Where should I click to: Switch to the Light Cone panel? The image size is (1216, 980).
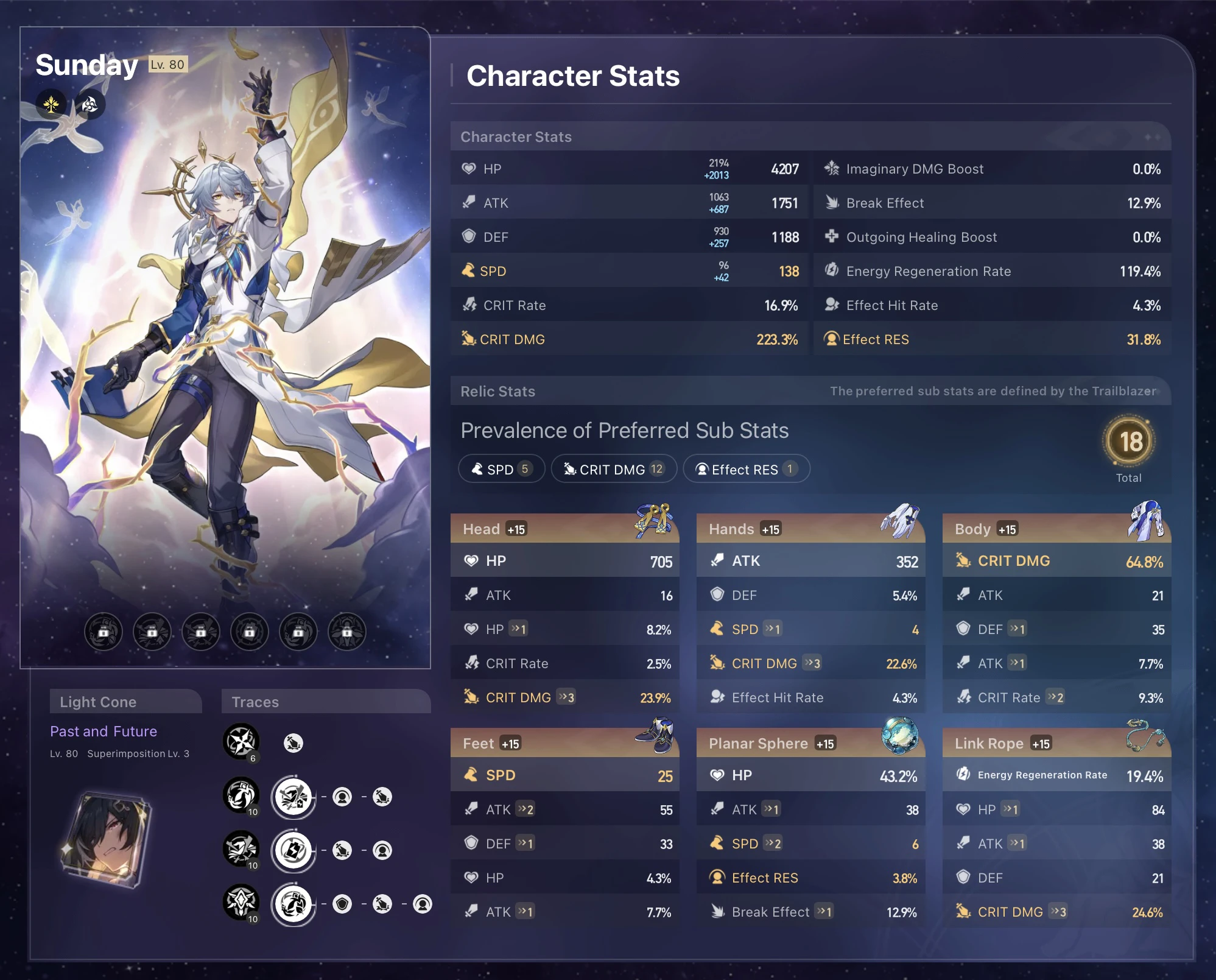(x=125, y=702)
